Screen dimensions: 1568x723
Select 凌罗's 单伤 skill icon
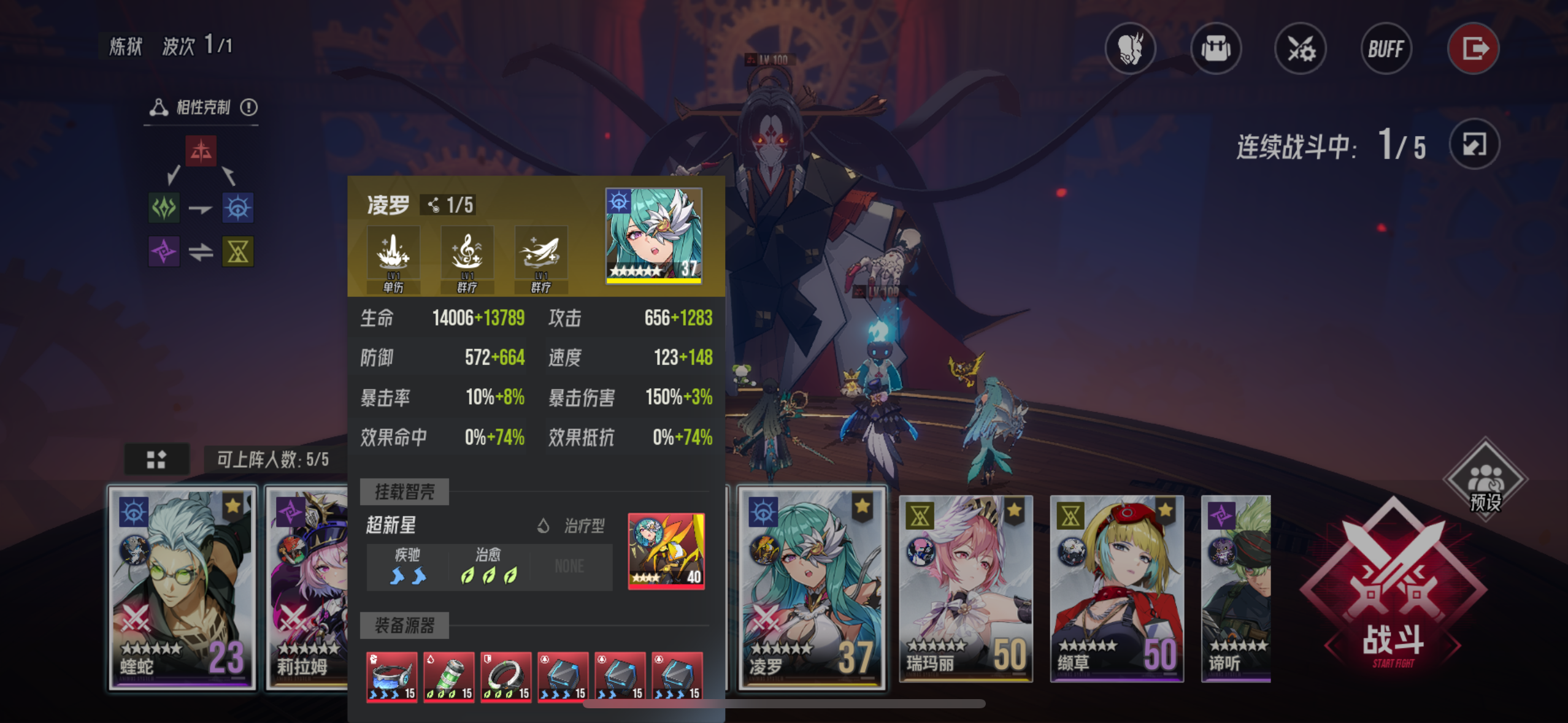pos(393,253)
